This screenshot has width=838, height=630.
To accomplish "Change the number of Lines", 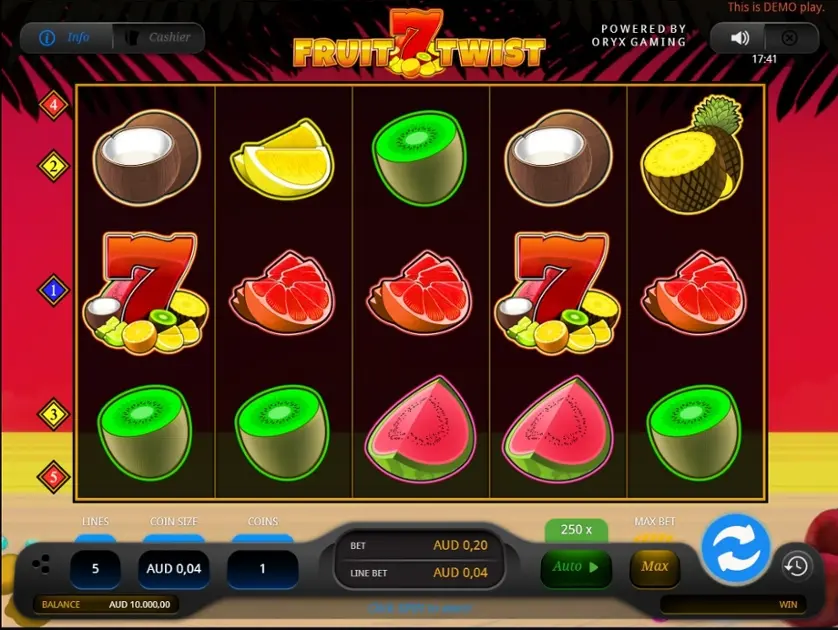I will pos(95,569).
